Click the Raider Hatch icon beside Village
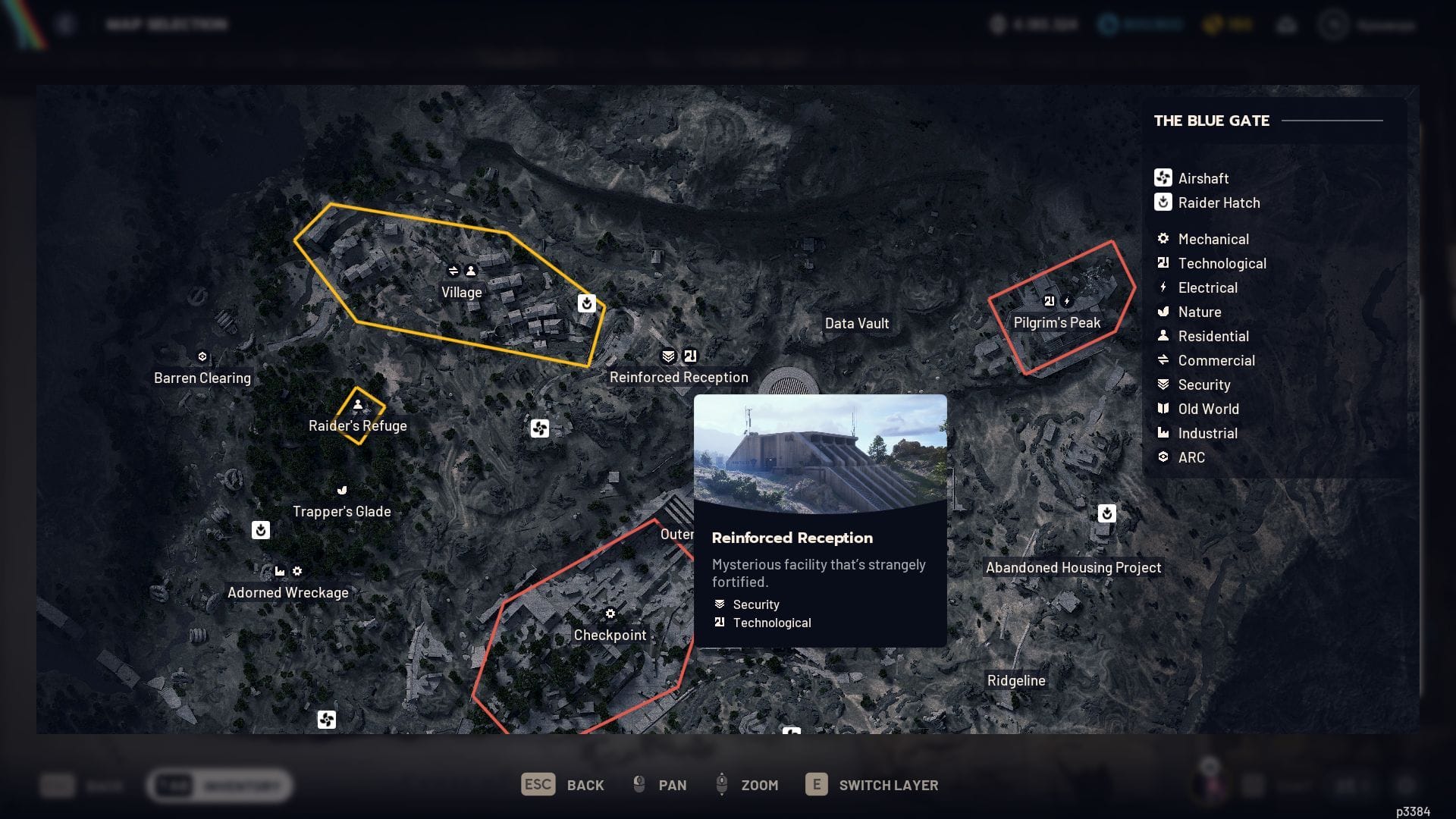1456x819 pixels. point(586,303)
